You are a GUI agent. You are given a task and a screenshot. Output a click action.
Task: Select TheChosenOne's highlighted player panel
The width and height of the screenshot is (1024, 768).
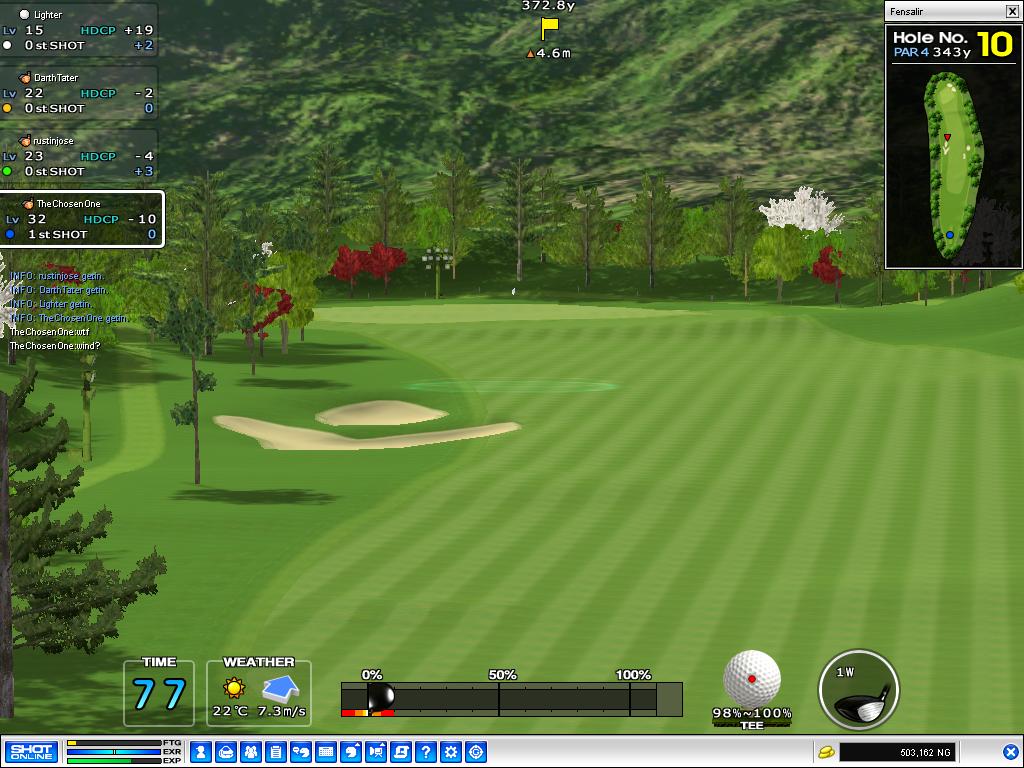pyautogui.click(x=80, y=219)
